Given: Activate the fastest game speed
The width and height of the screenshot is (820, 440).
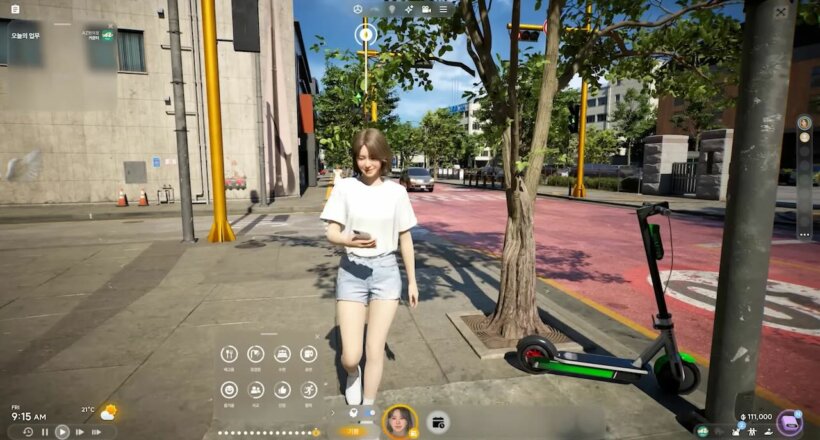Looking at the screenshot, I should pyautogui.click(x=97, y=432).
